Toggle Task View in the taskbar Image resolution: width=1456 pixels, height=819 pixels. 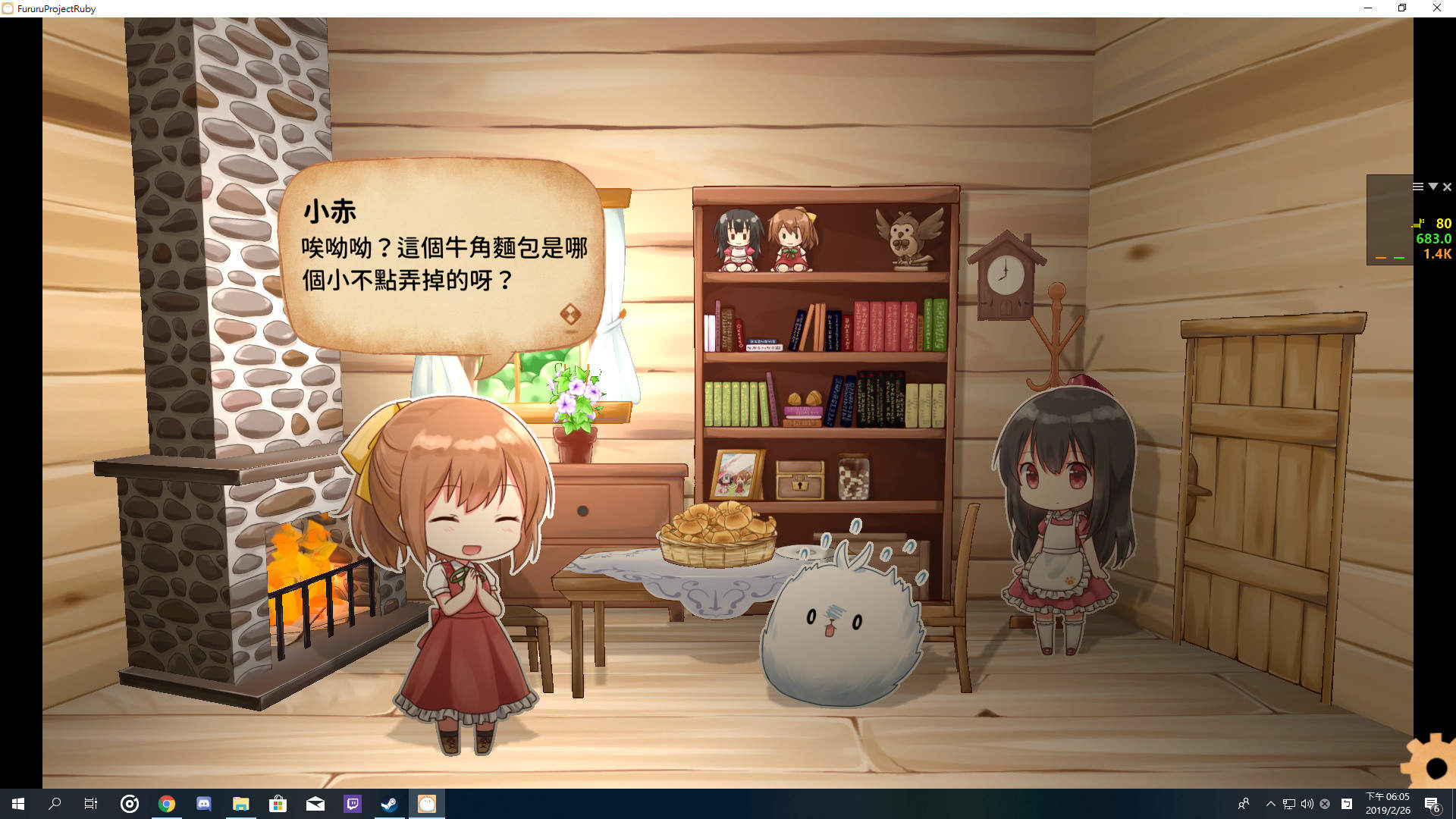tap(90, 805)
